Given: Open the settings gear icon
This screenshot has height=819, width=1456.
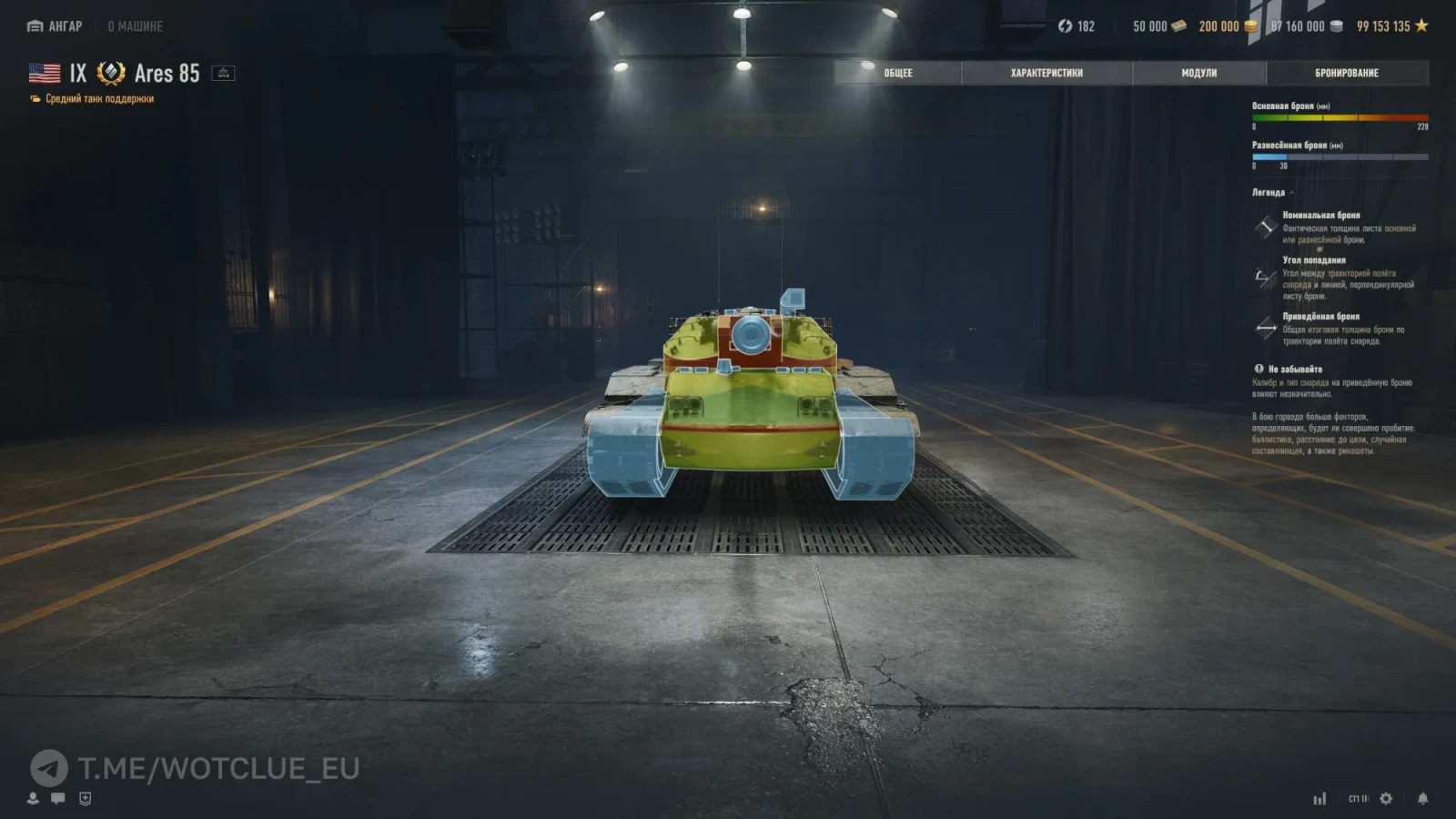Looking at the screenshot, I should click(x=1386, y=798).
